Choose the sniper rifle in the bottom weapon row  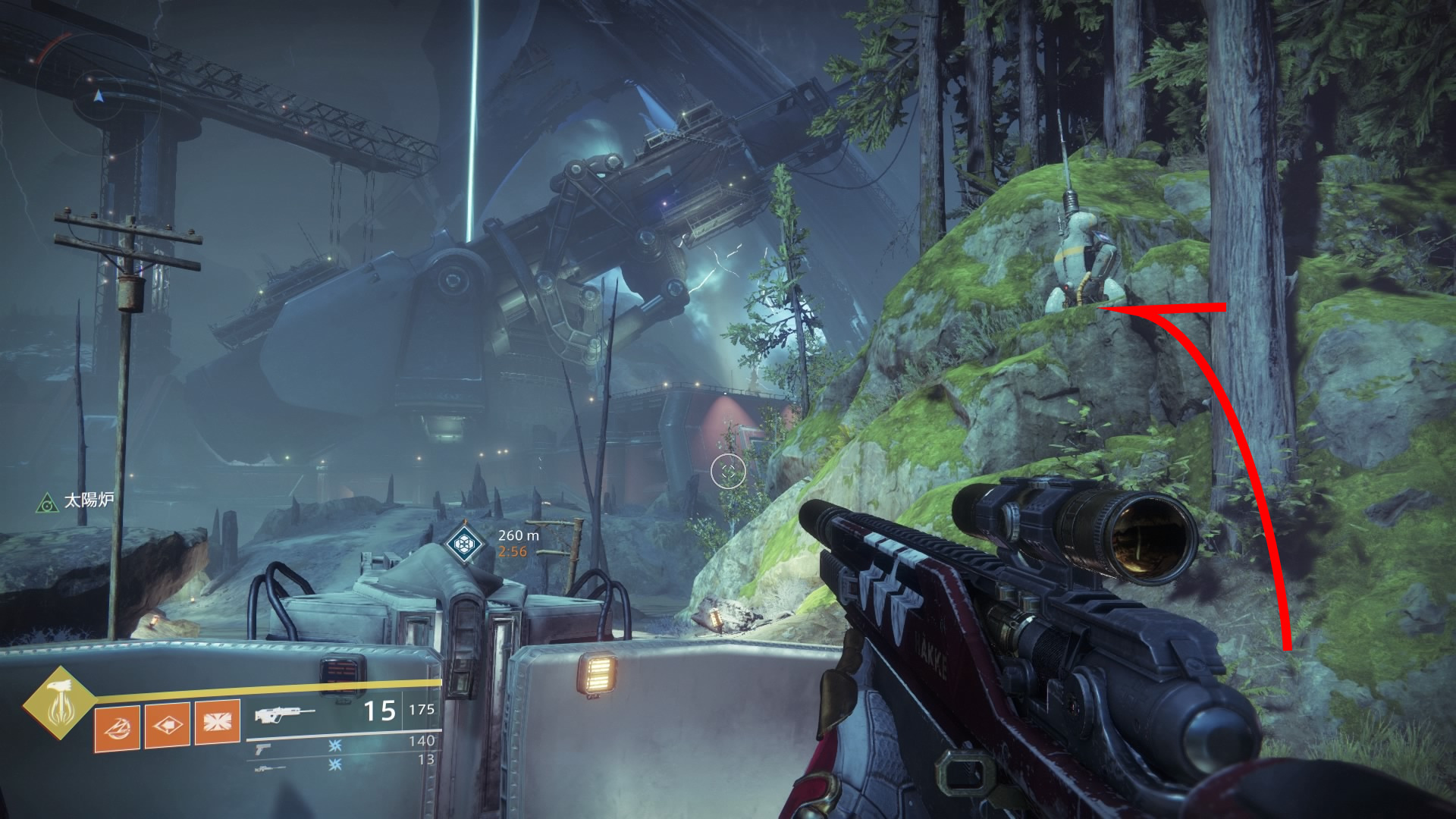(x=270, y=768)
